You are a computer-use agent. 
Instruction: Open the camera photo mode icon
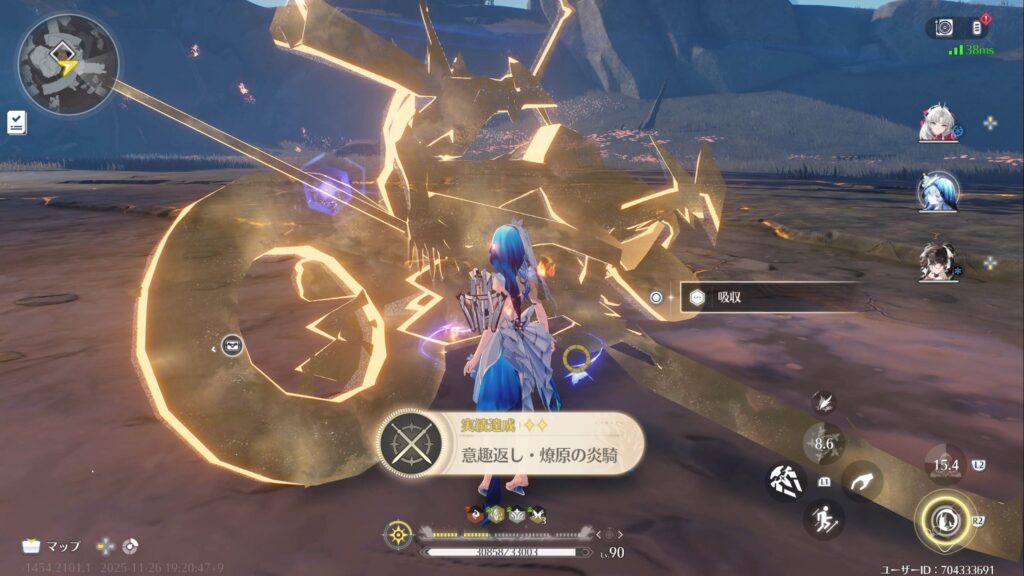click(x=944, y=28)
